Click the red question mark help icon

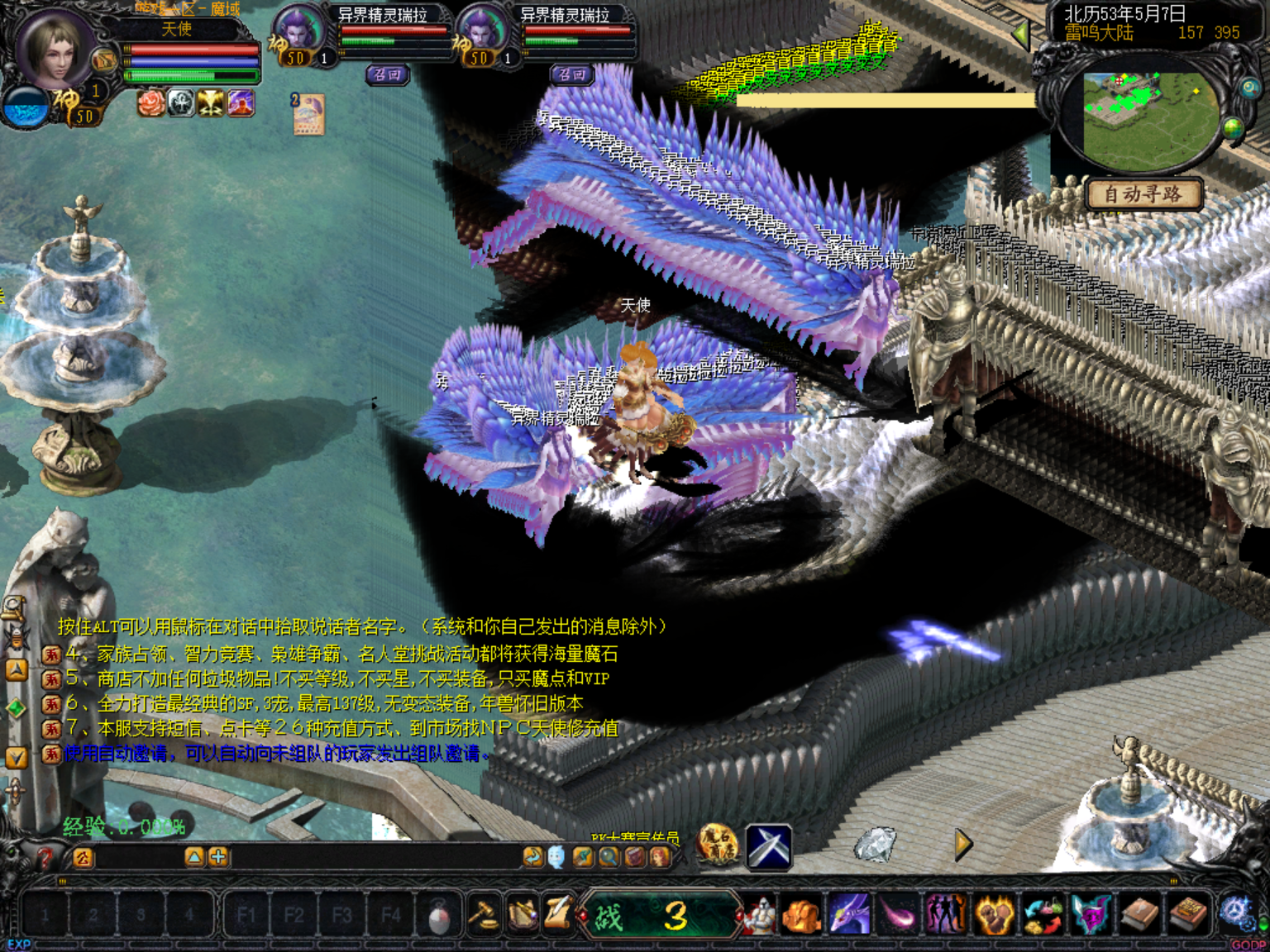tap(44, 859)
